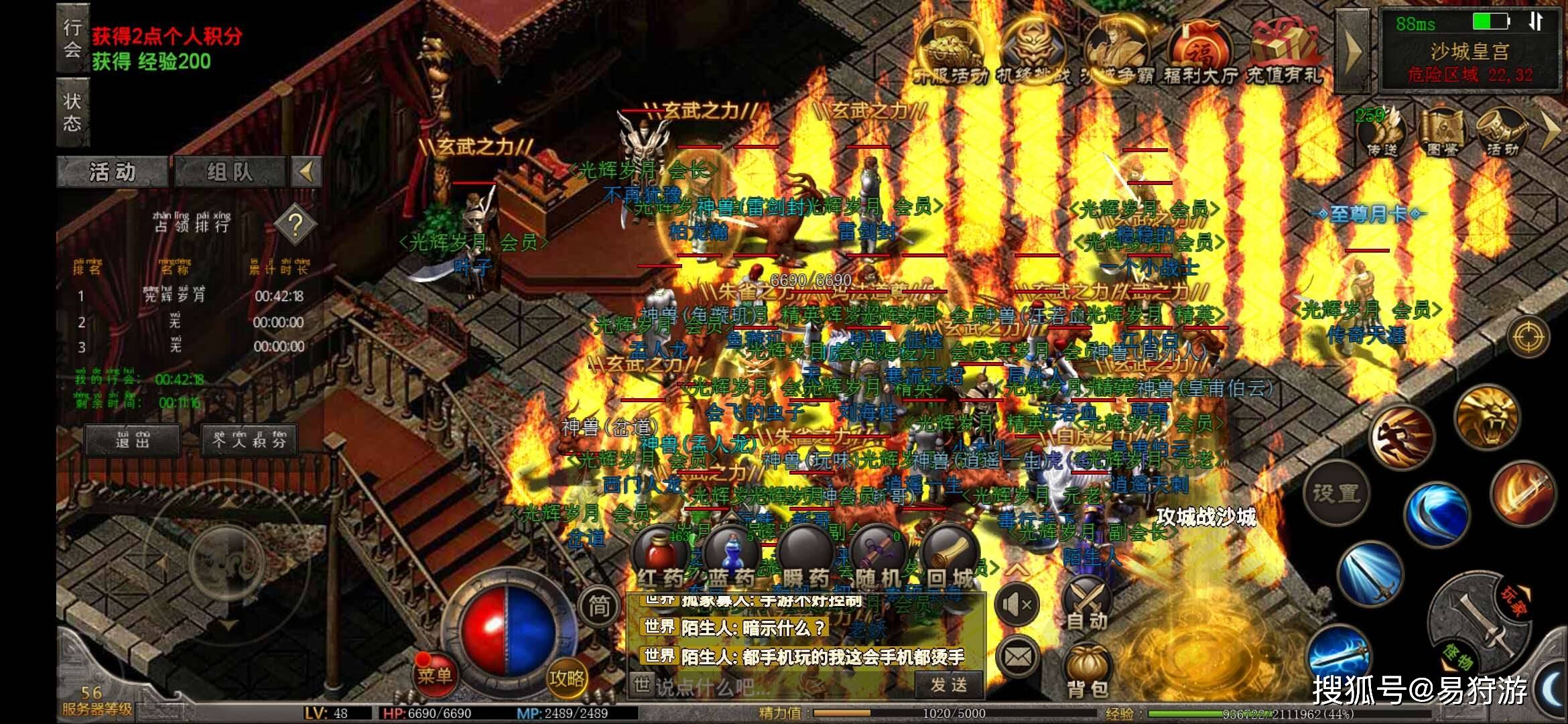Show 个人积分 personal points
The image size is (1568, 724).
[x=249, y=440]
